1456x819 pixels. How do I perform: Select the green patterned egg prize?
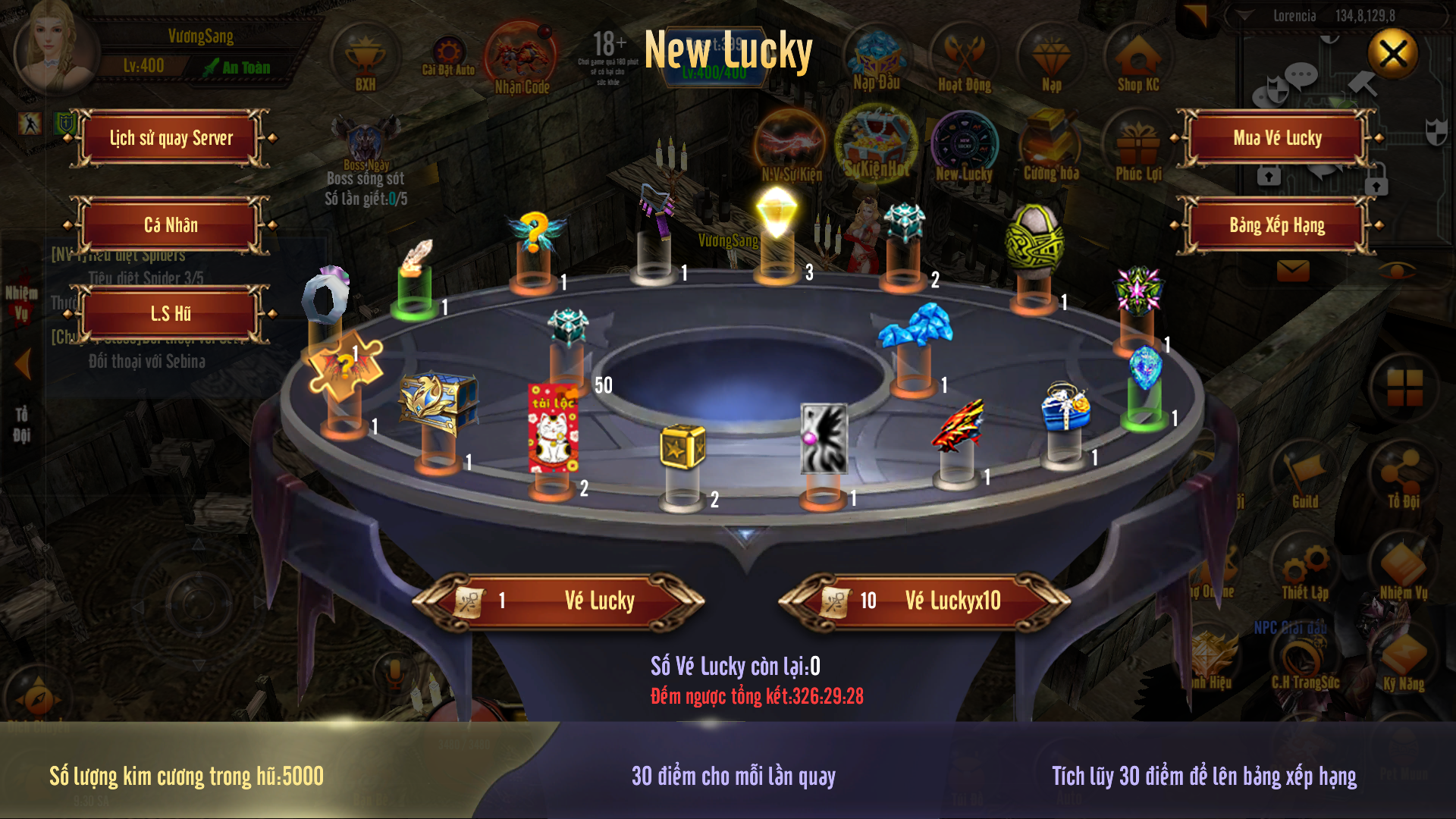tap(1033, 243)
